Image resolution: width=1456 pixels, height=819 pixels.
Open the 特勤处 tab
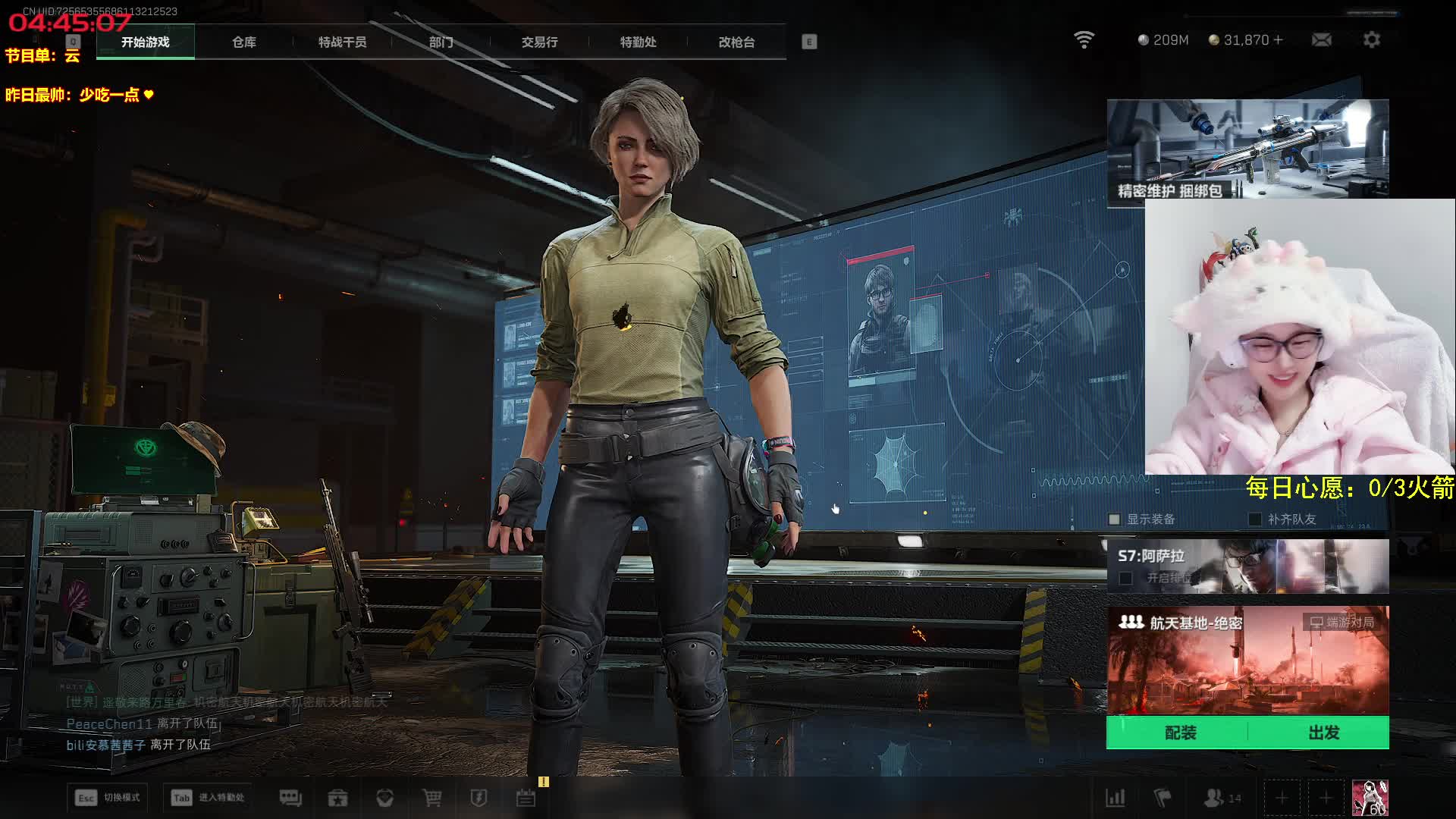pyautogui.click(x=638, y=42)
